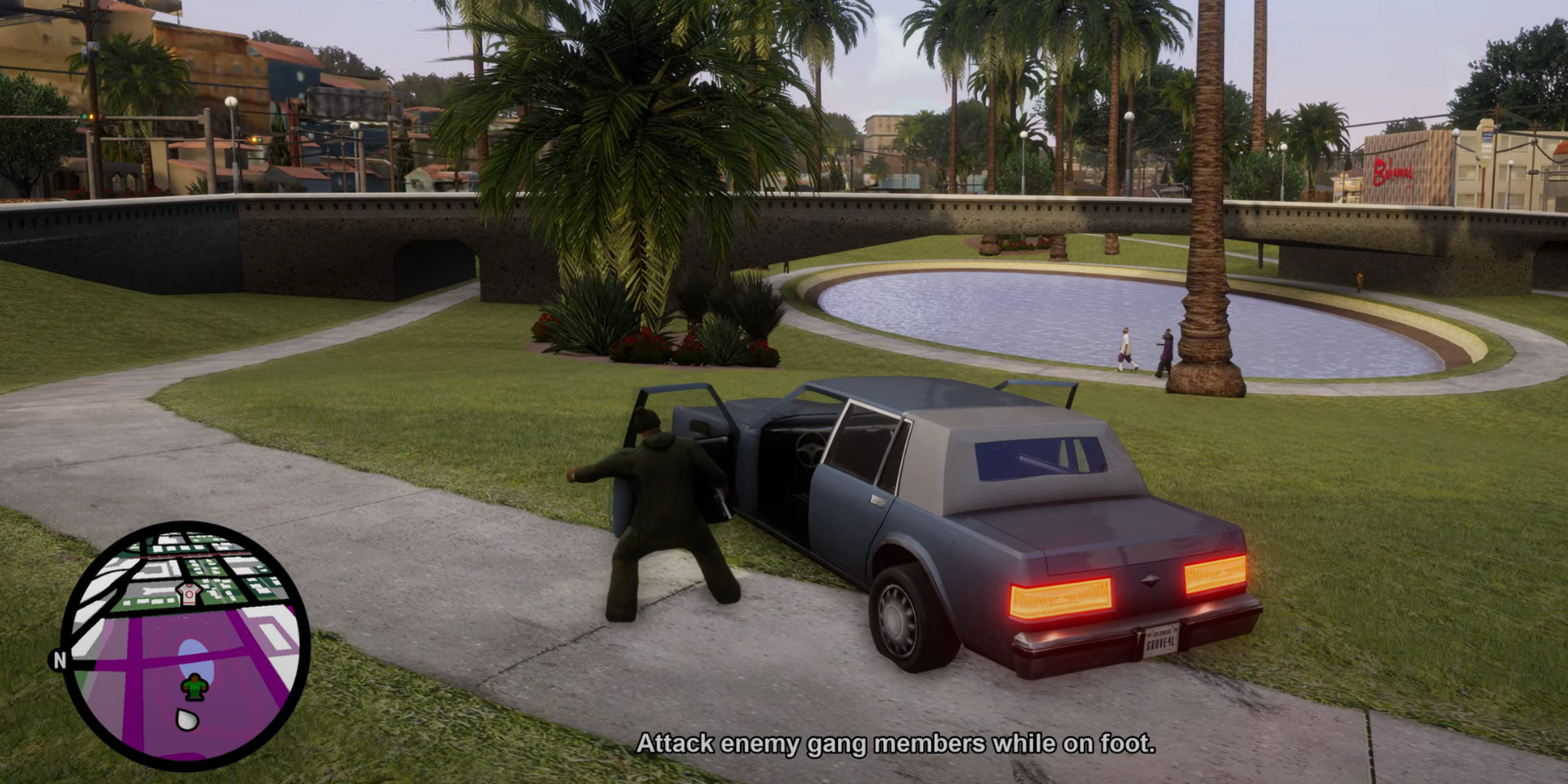Select the green gang member blip on radar
Image resolution: width=1568 pixels, height=784 pixels.
(x=196, y=687)
